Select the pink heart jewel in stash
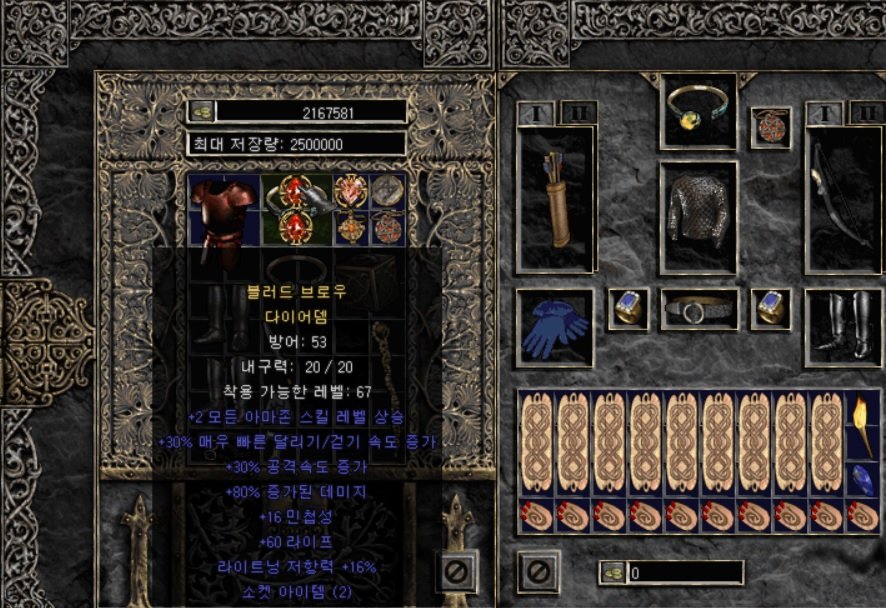This screenshot has width=886, height=608. pos(351,191)
